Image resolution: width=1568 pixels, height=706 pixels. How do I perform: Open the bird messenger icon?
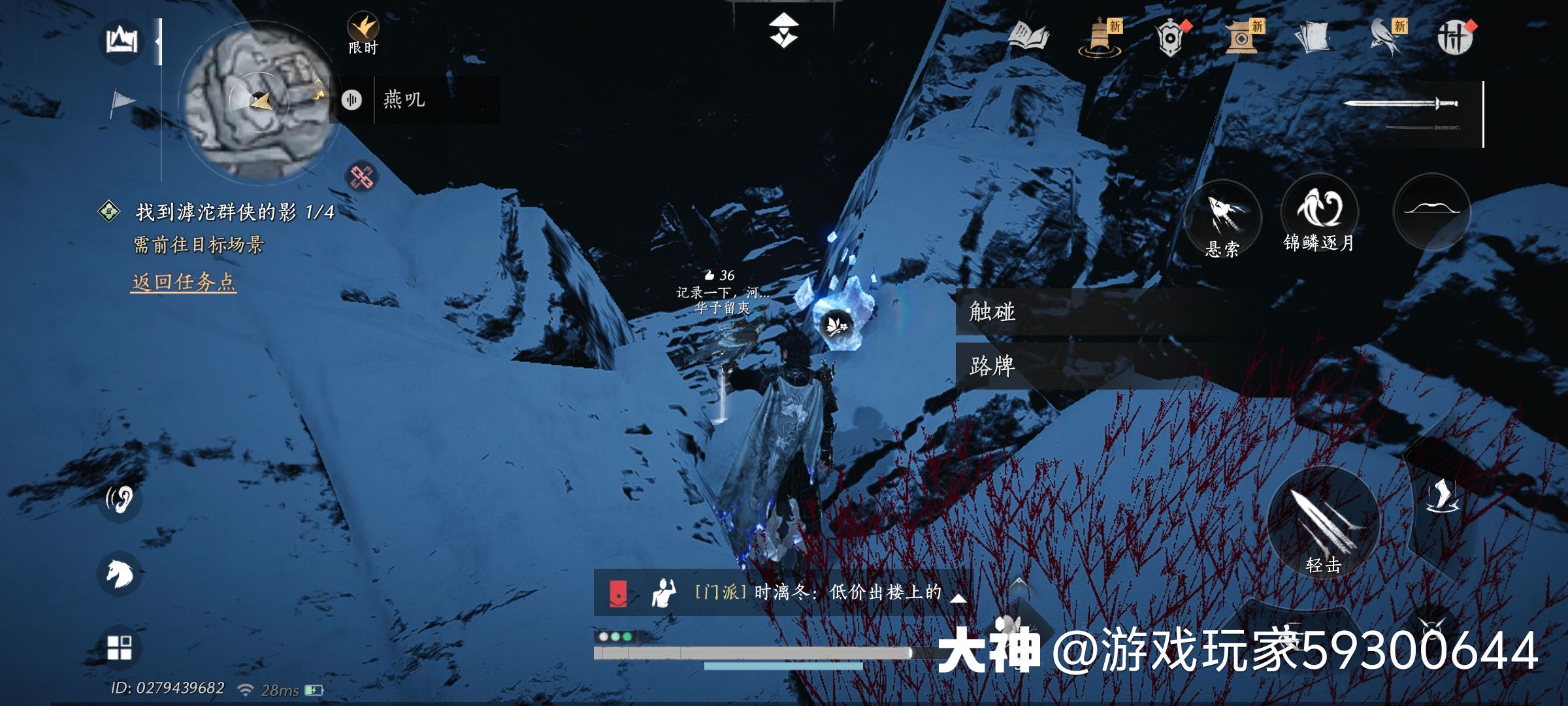coord(1386,38)
